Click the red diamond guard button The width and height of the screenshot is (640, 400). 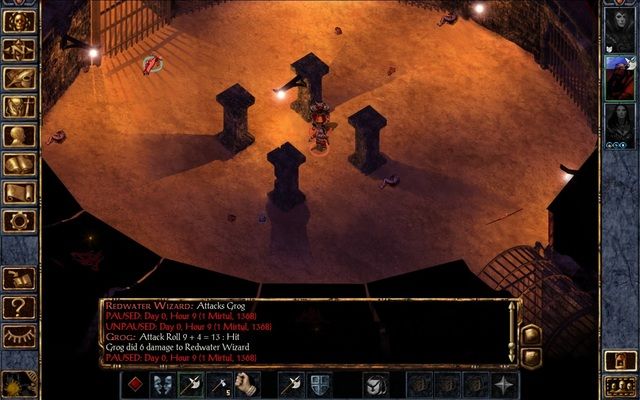coord(135,384)
